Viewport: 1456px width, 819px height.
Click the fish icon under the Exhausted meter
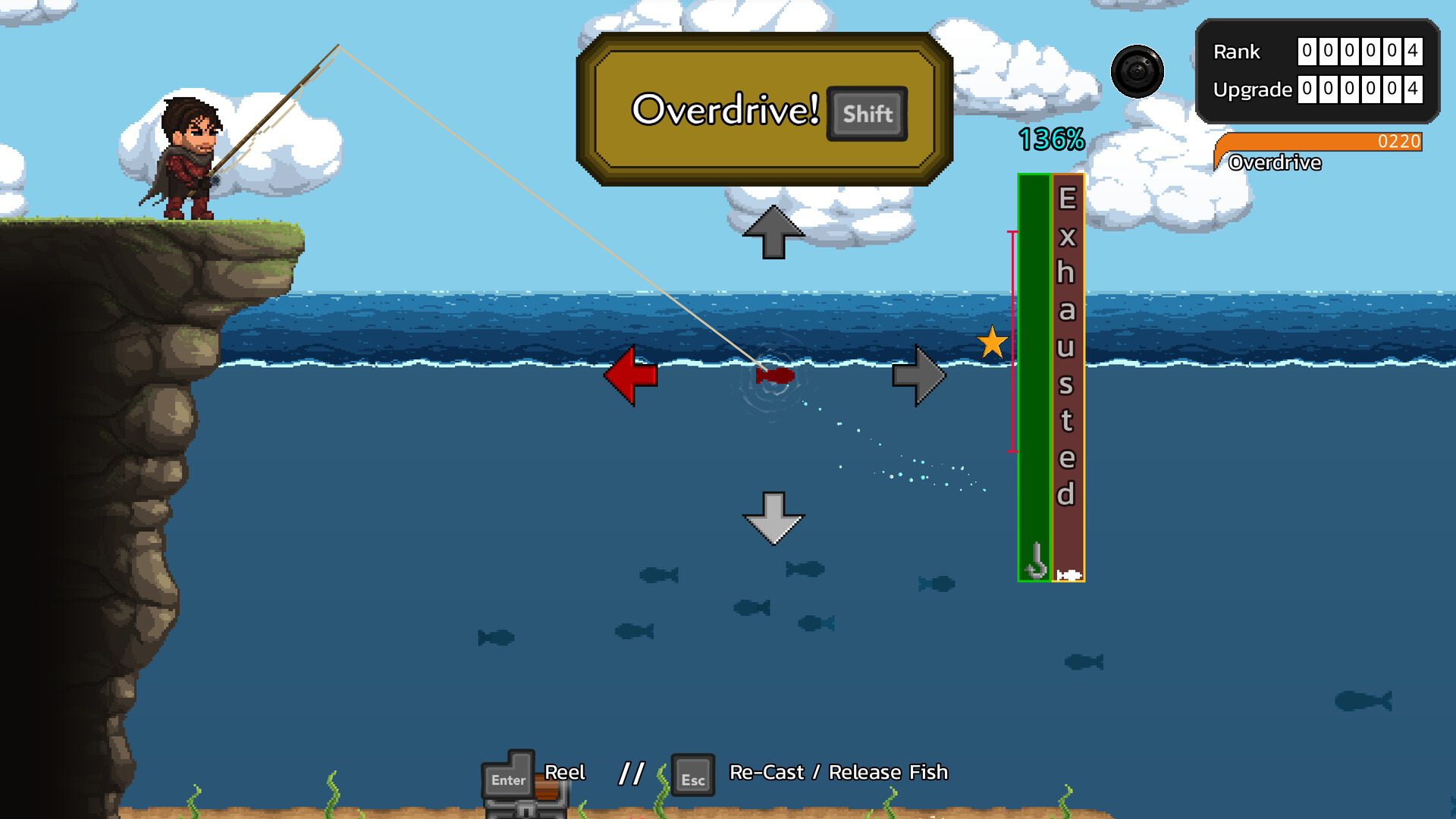click(1069, 574)
